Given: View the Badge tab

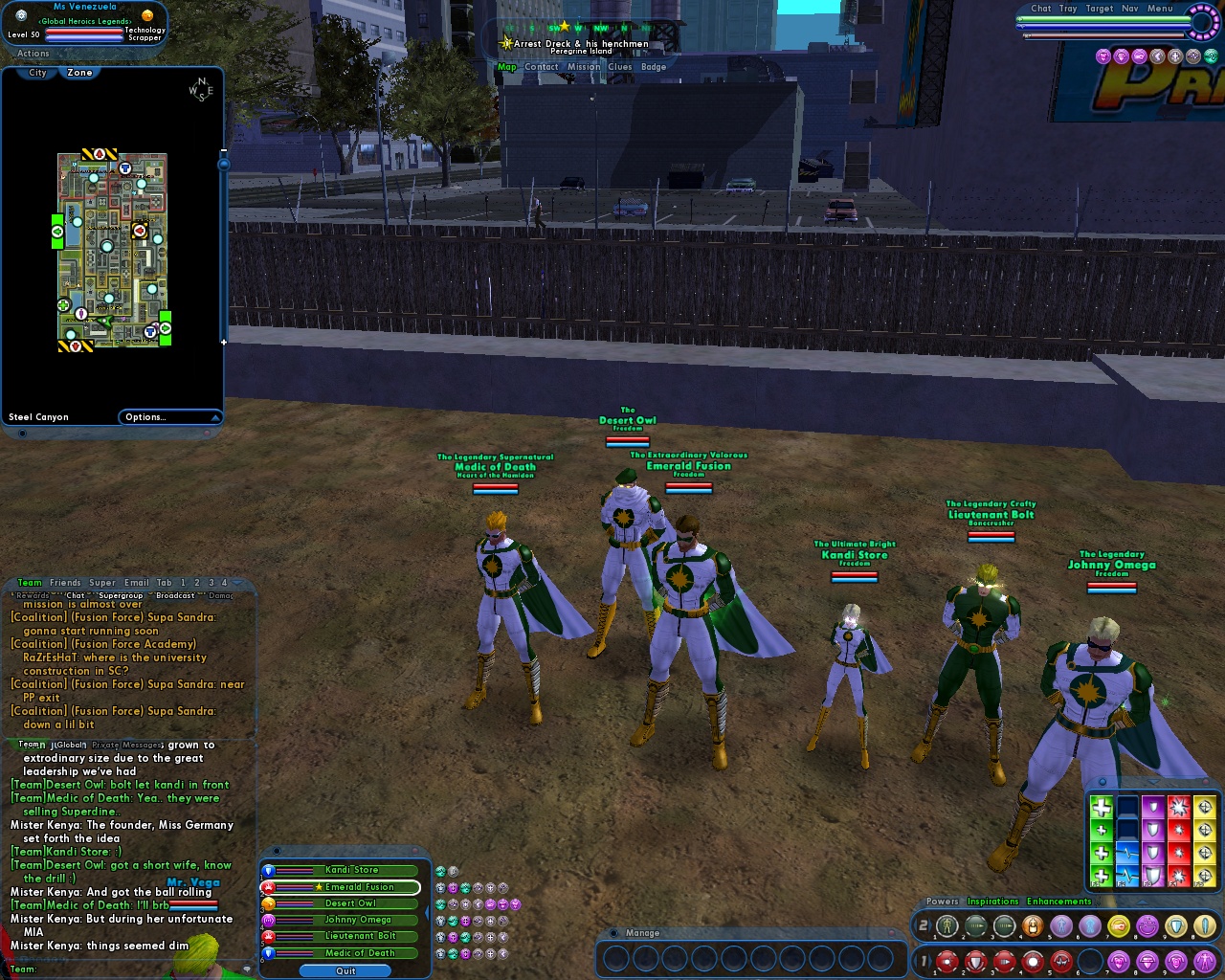Looking at the screenshot, I should (654, 67).
